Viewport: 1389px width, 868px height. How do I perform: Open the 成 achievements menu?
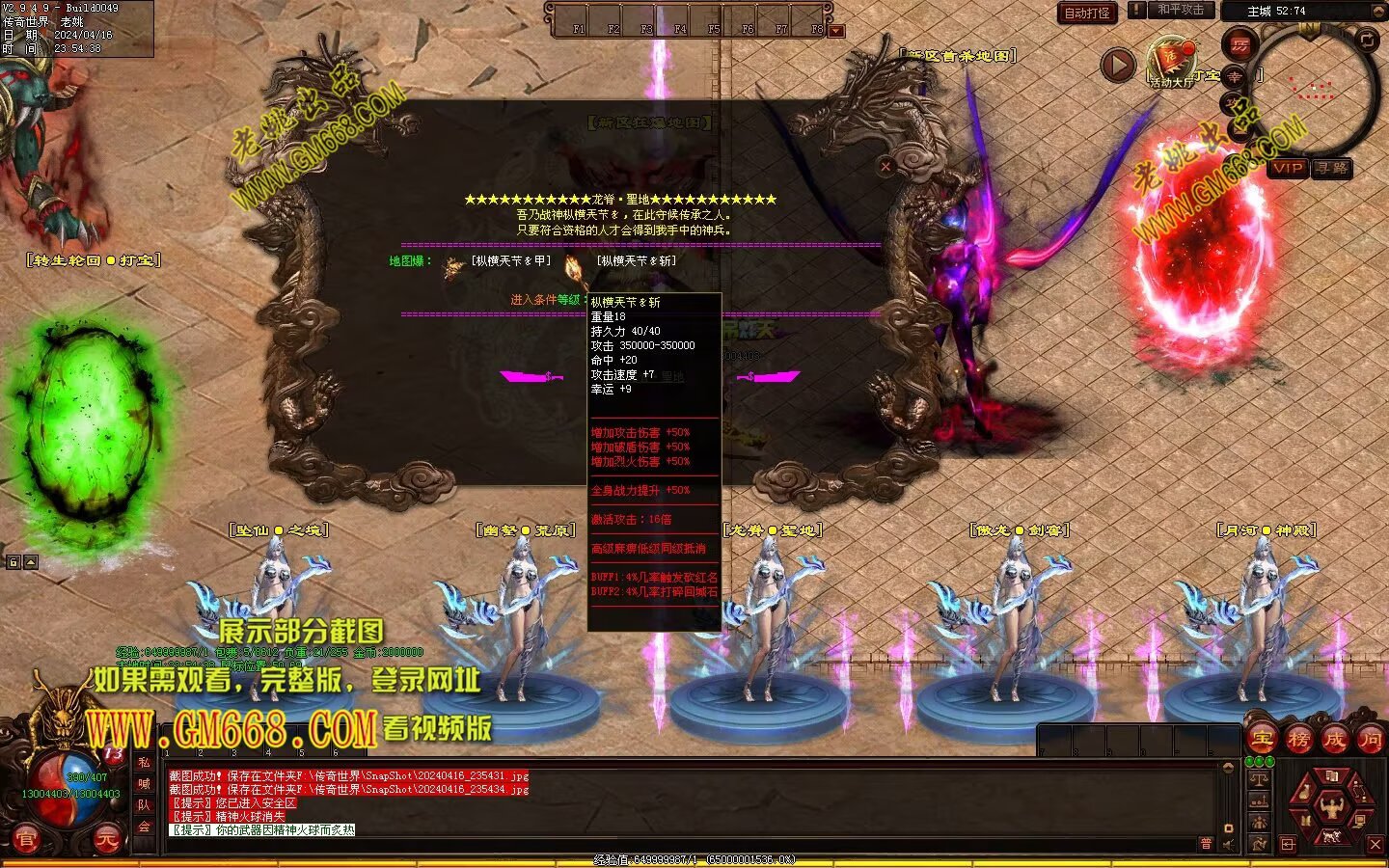coord(1334,740)
